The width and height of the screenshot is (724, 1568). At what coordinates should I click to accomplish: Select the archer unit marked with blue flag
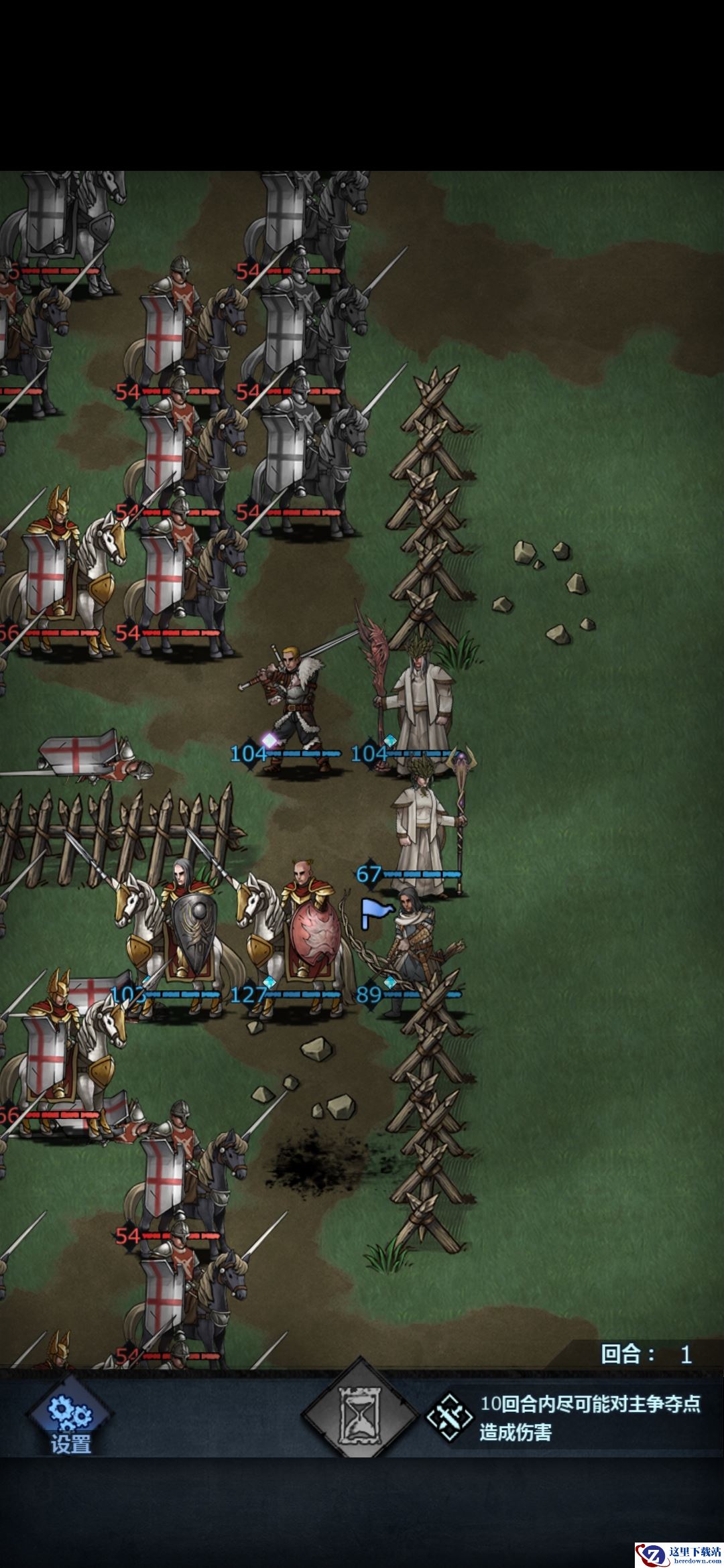412,952
